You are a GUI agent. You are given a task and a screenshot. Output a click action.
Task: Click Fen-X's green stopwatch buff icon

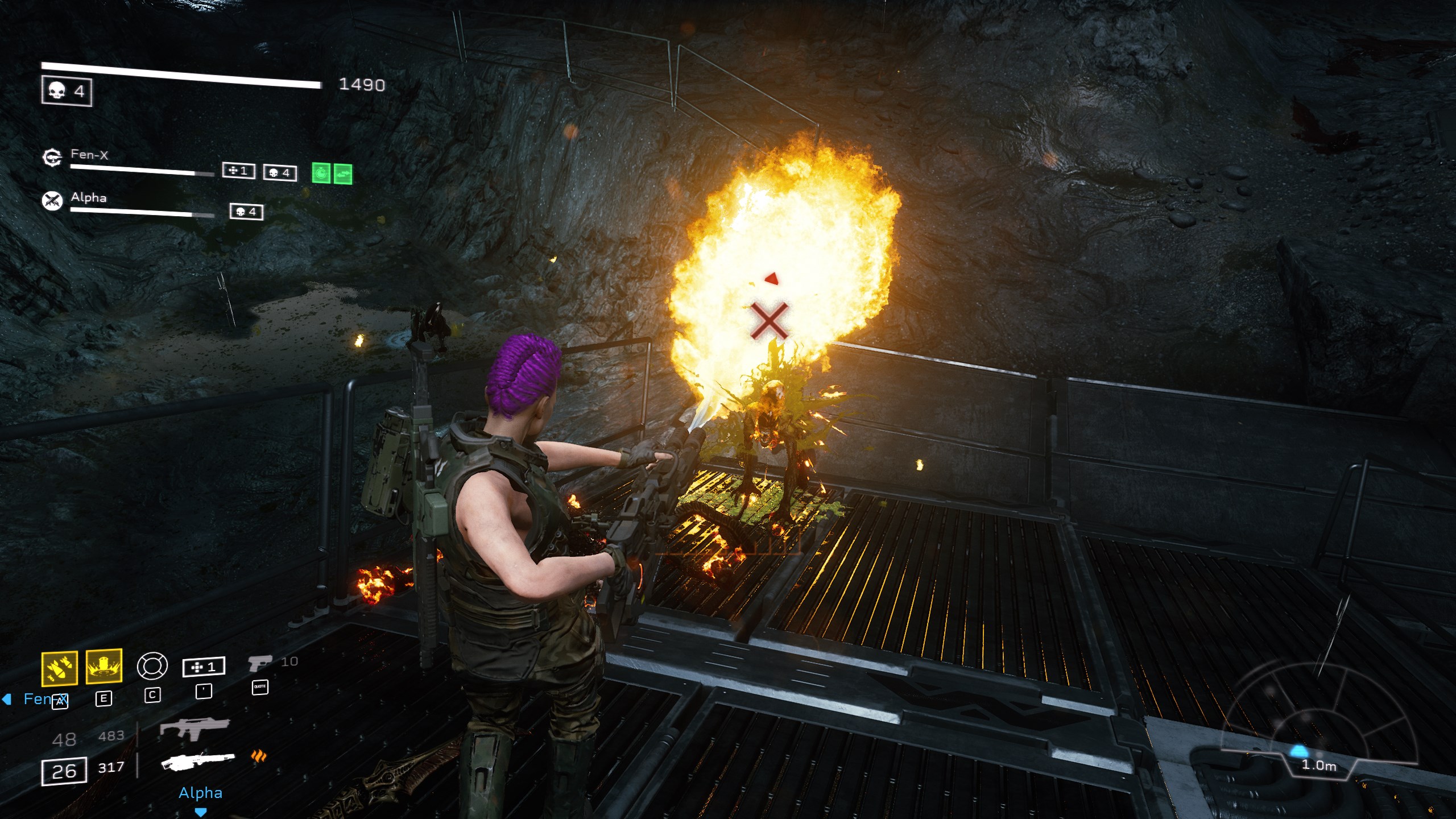coord(321,173)
